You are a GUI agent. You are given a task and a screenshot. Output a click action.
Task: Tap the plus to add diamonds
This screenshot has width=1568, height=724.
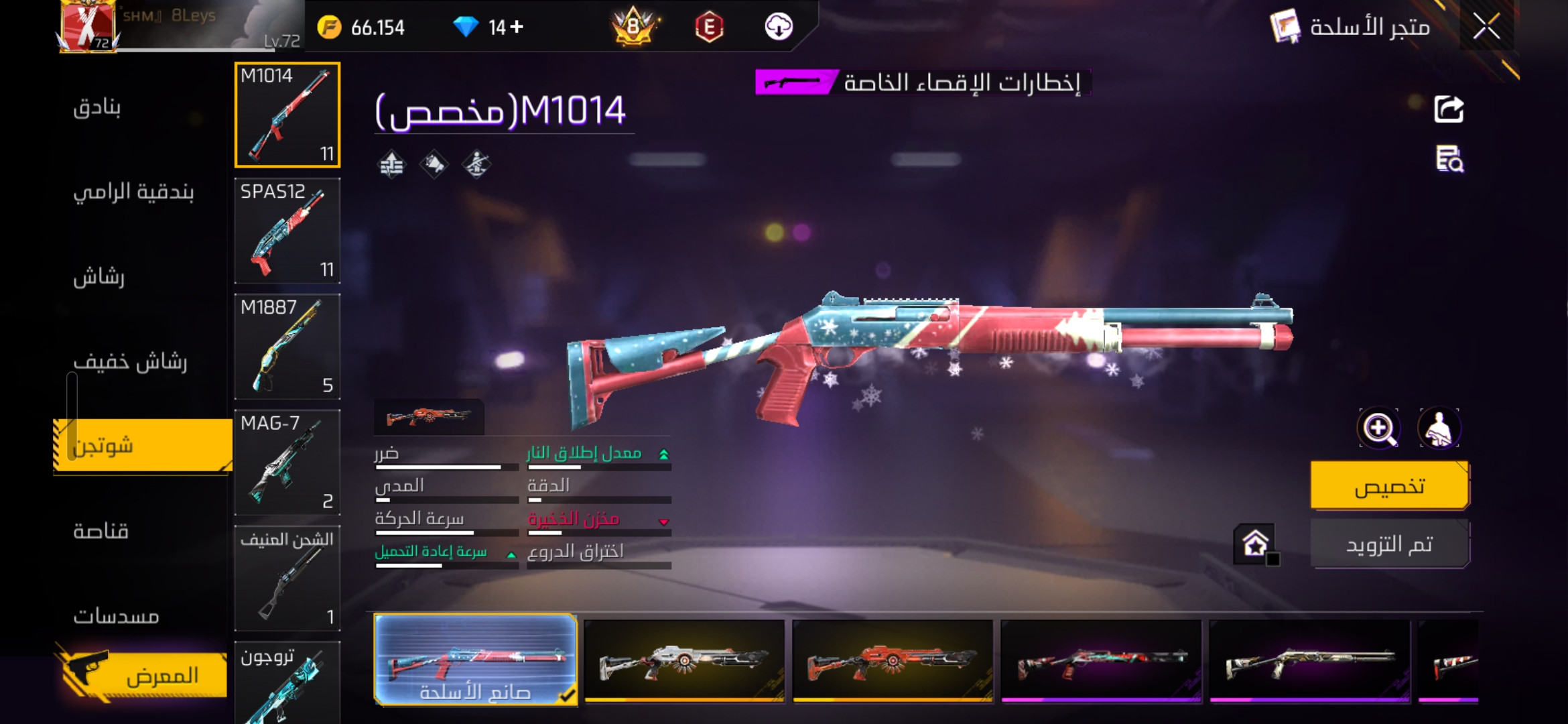click(518, 27)
